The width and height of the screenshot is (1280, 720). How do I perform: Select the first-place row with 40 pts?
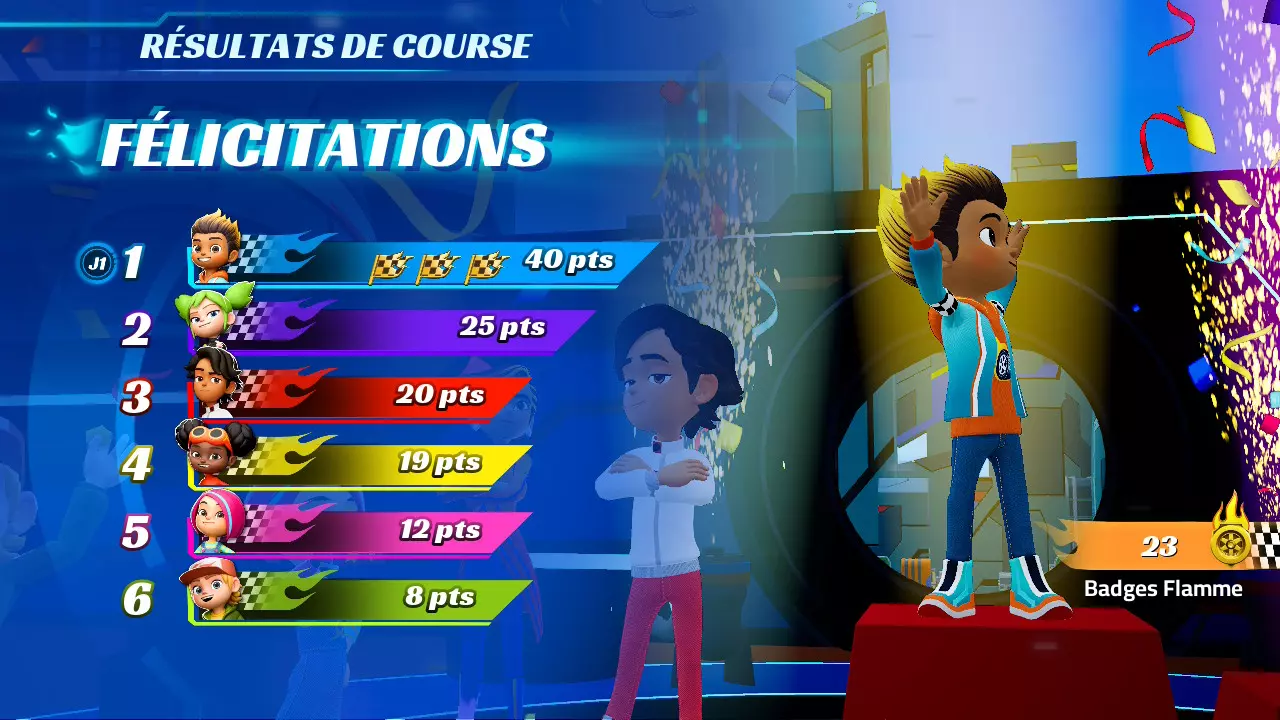coord(420,263)
